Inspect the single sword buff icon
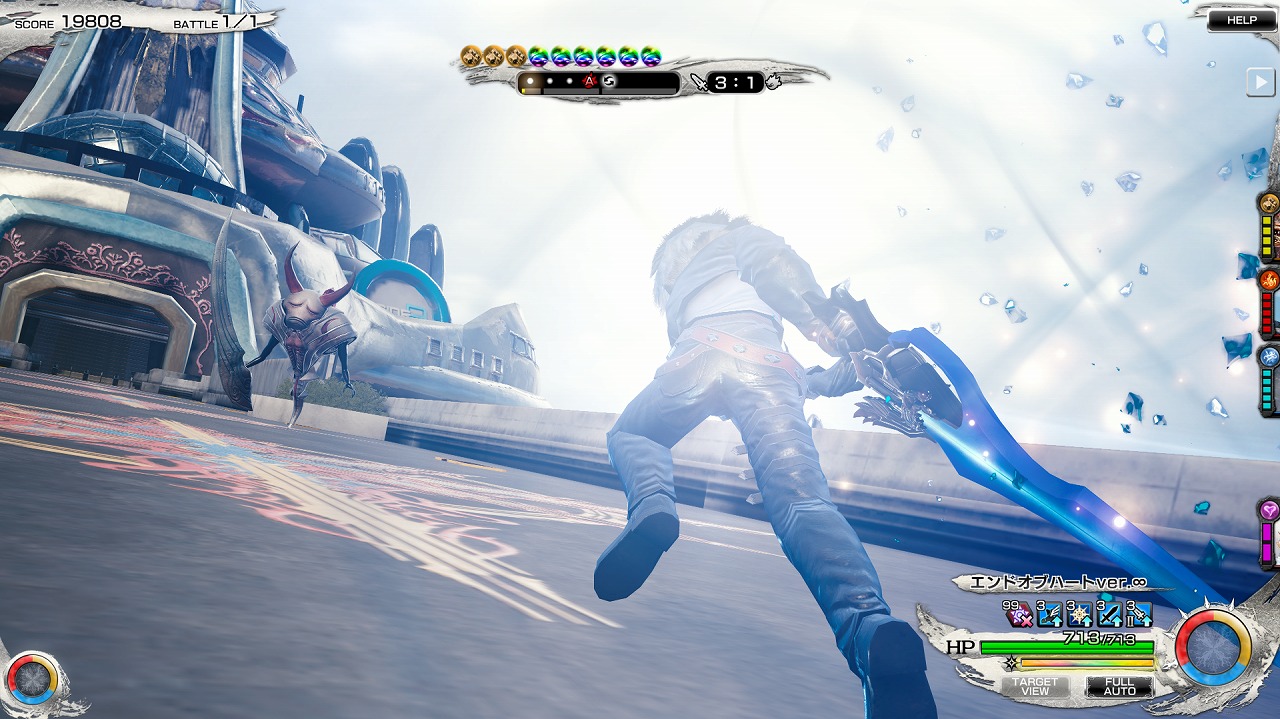Screen dimensions: 1280x719 pos(1109,614)
